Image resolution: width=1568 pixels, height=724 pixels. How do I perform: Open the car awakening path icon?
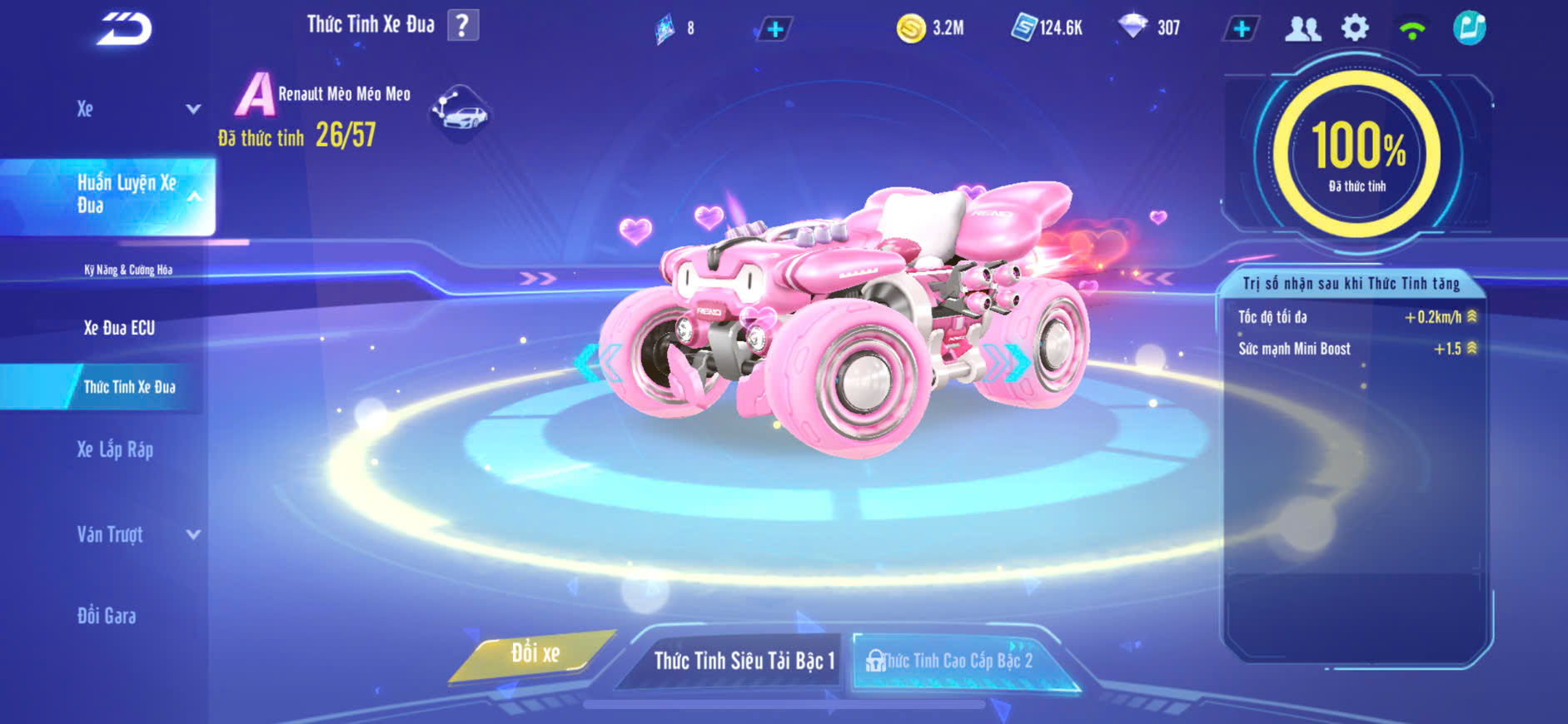coord(460,112)
